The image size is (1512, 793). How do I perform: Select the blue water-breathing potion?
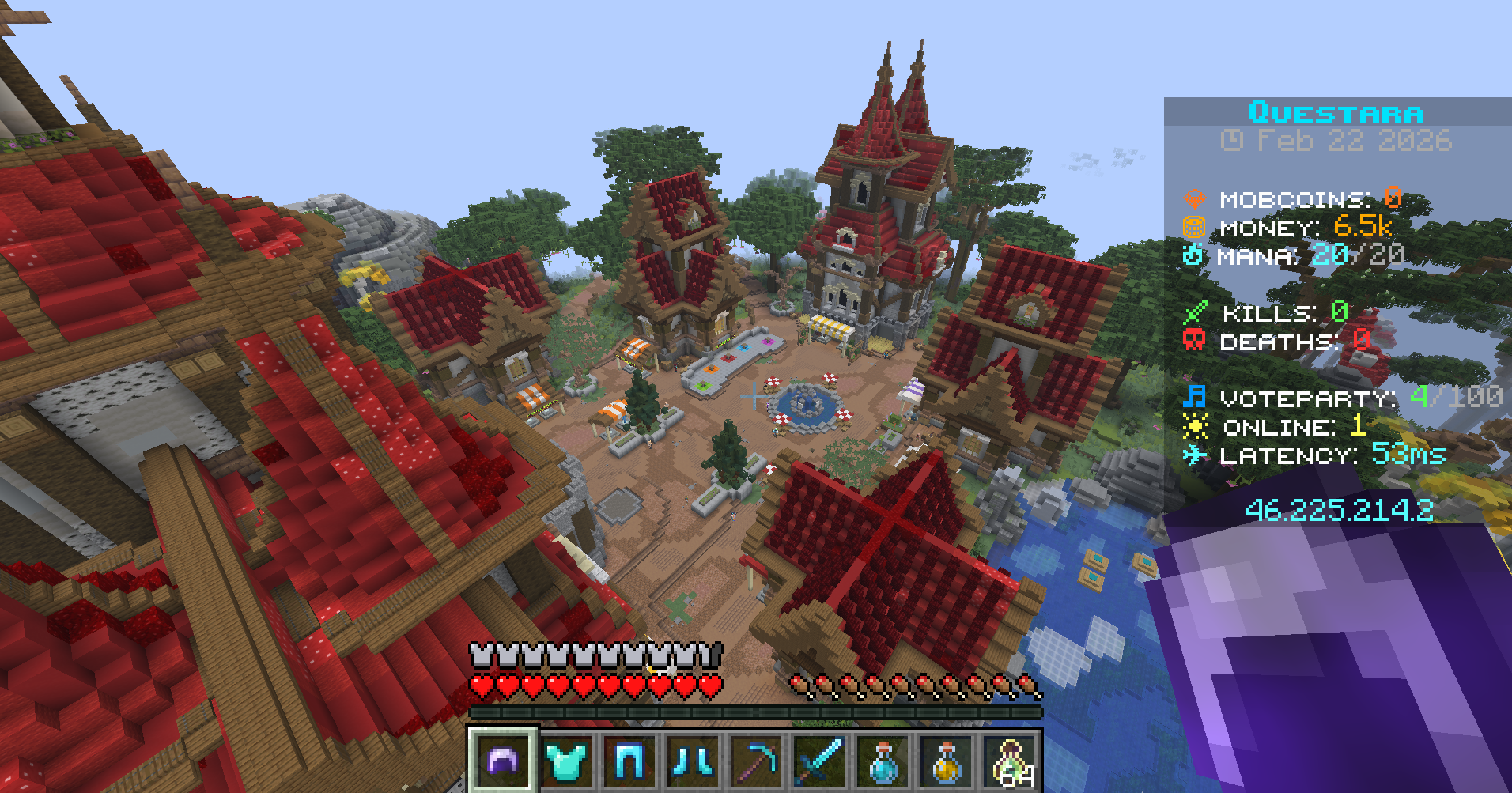[x=883, y=763]
